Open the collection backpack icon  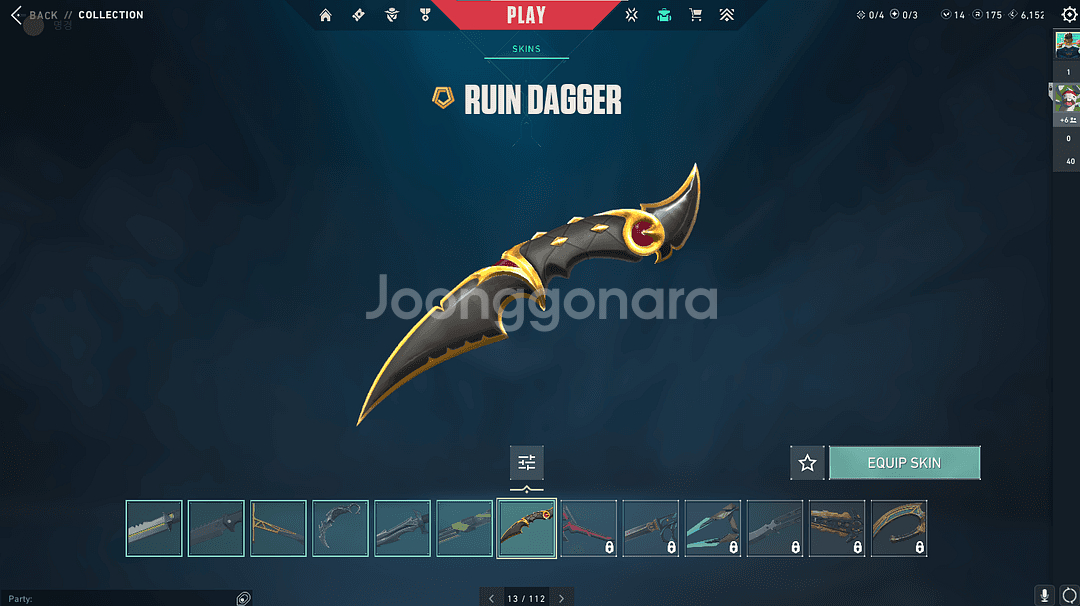[664, 15]
